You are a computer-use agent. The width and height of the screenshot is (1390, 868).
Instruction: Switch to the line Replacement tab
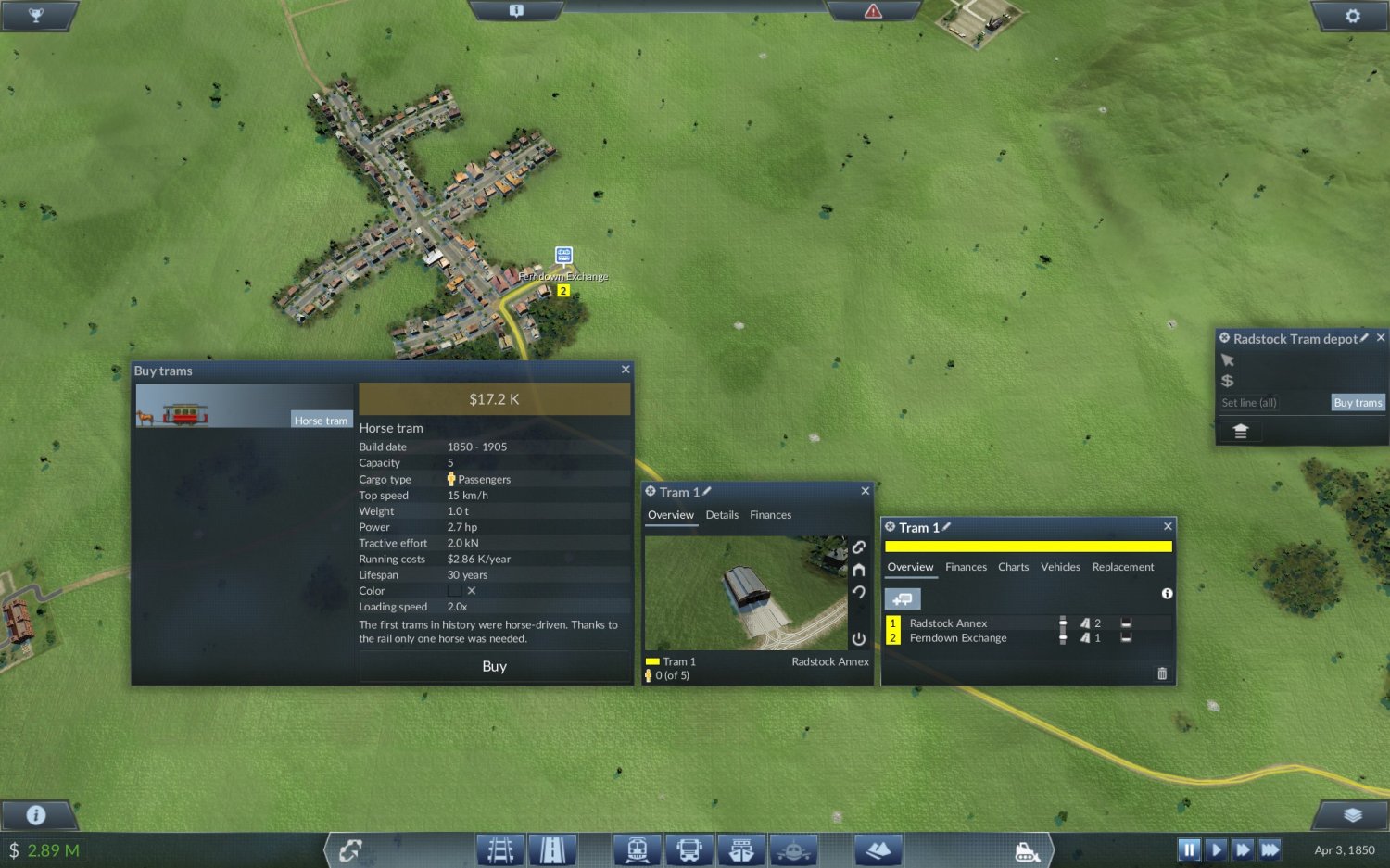(x=1122, y=567)
